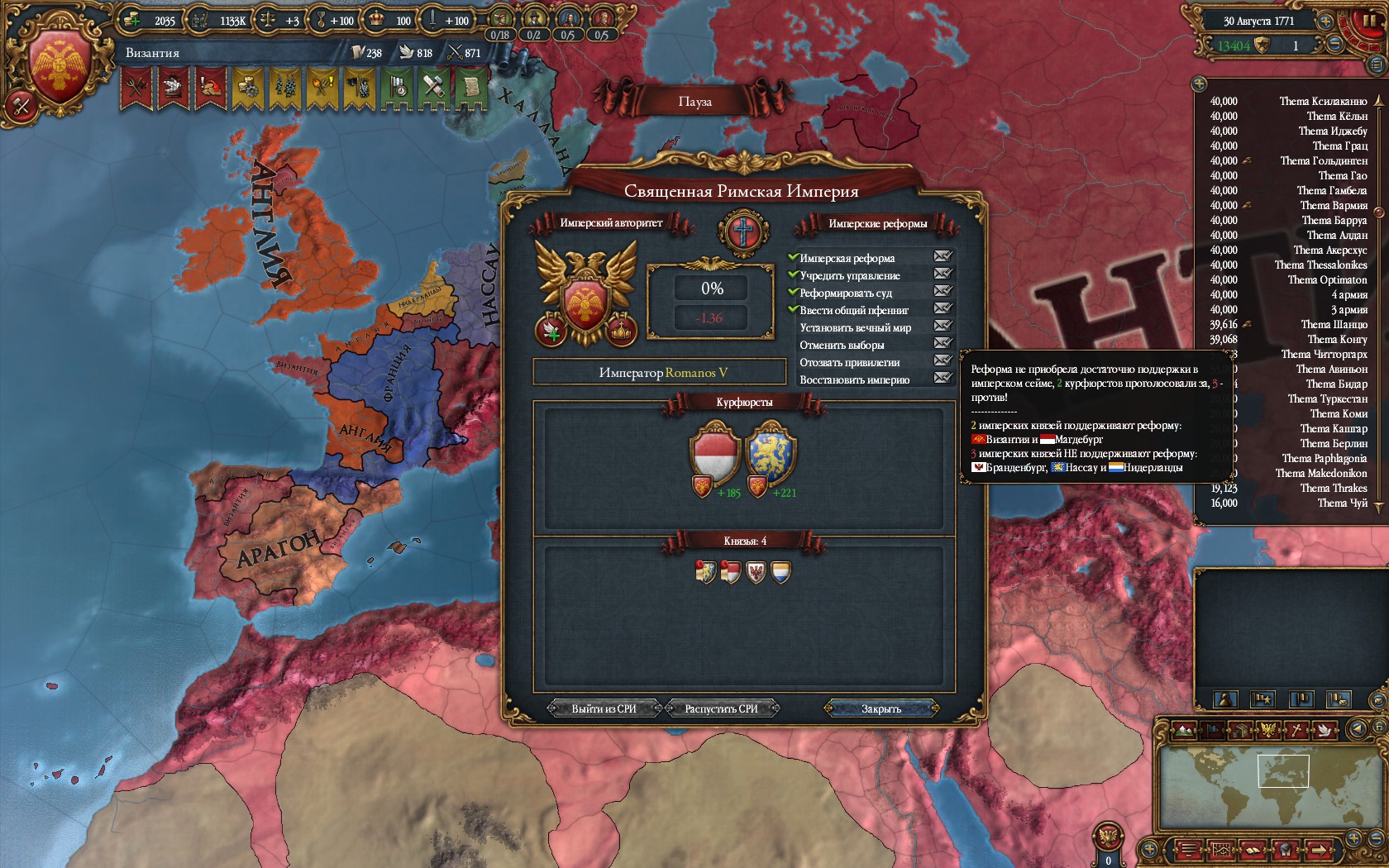Close the Holy Roman Empire window with Закрыть
The image size is (1389, 868).
(x=881, y=708)
